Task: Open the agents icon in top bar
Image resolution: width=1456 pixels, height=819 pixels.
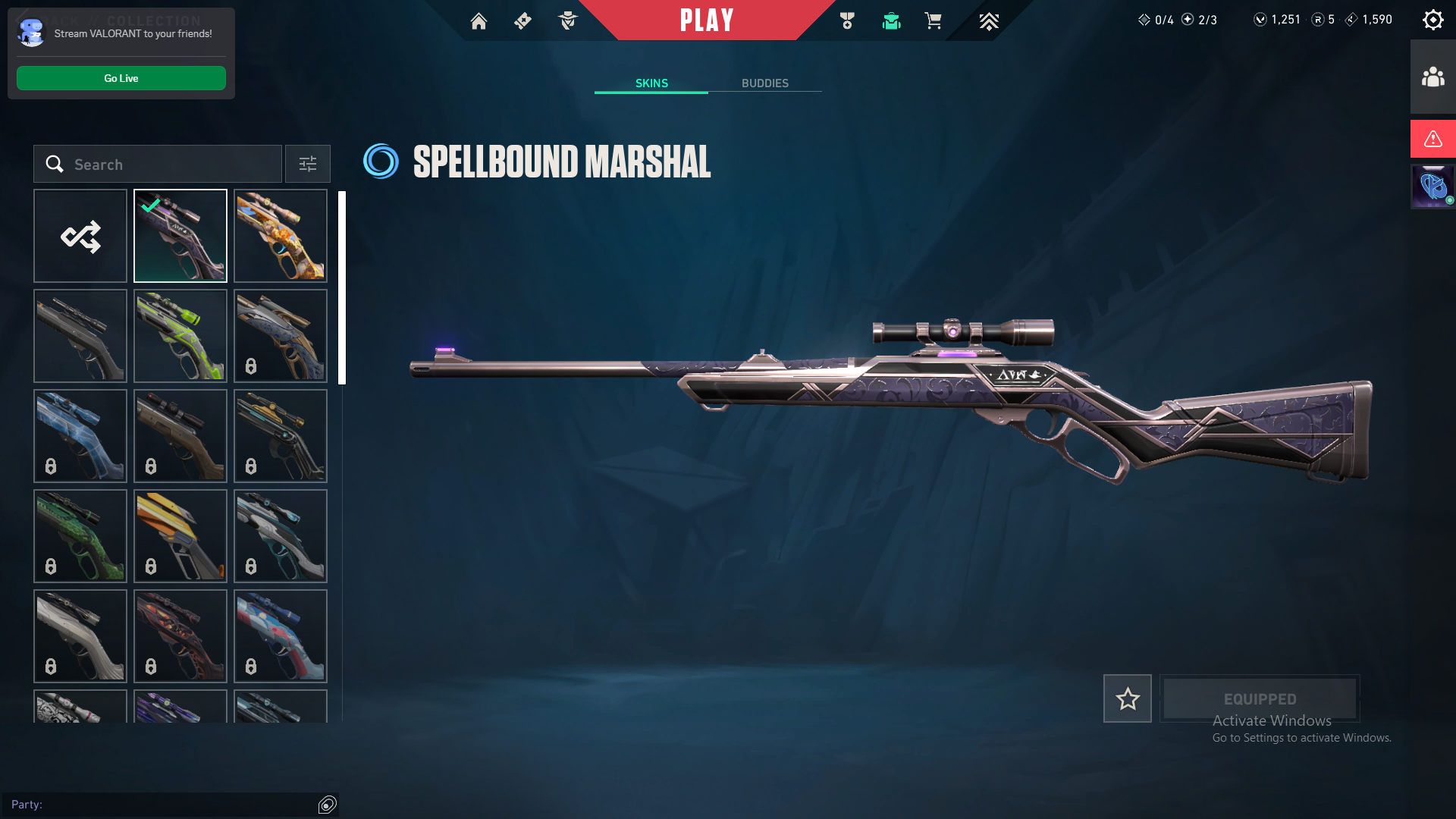Action: point(568,21)
